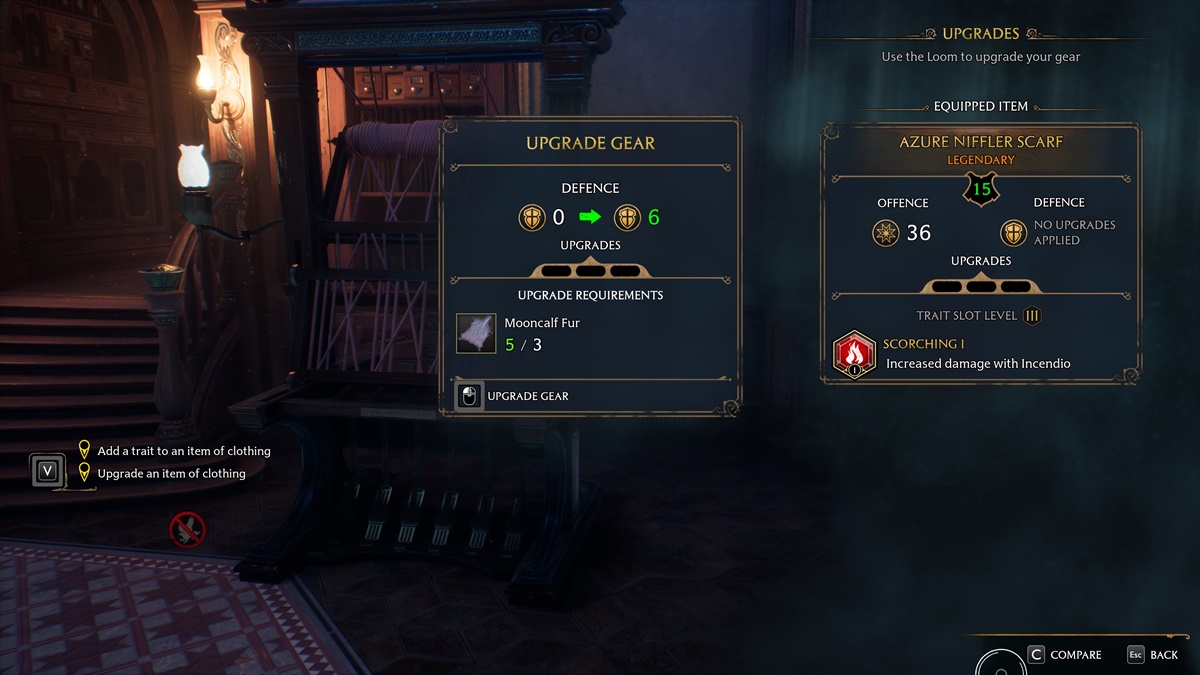Screen dimensions: 1200x675
Task: Choose Add a trait to an item of clothing
Action: coord(183,451)
